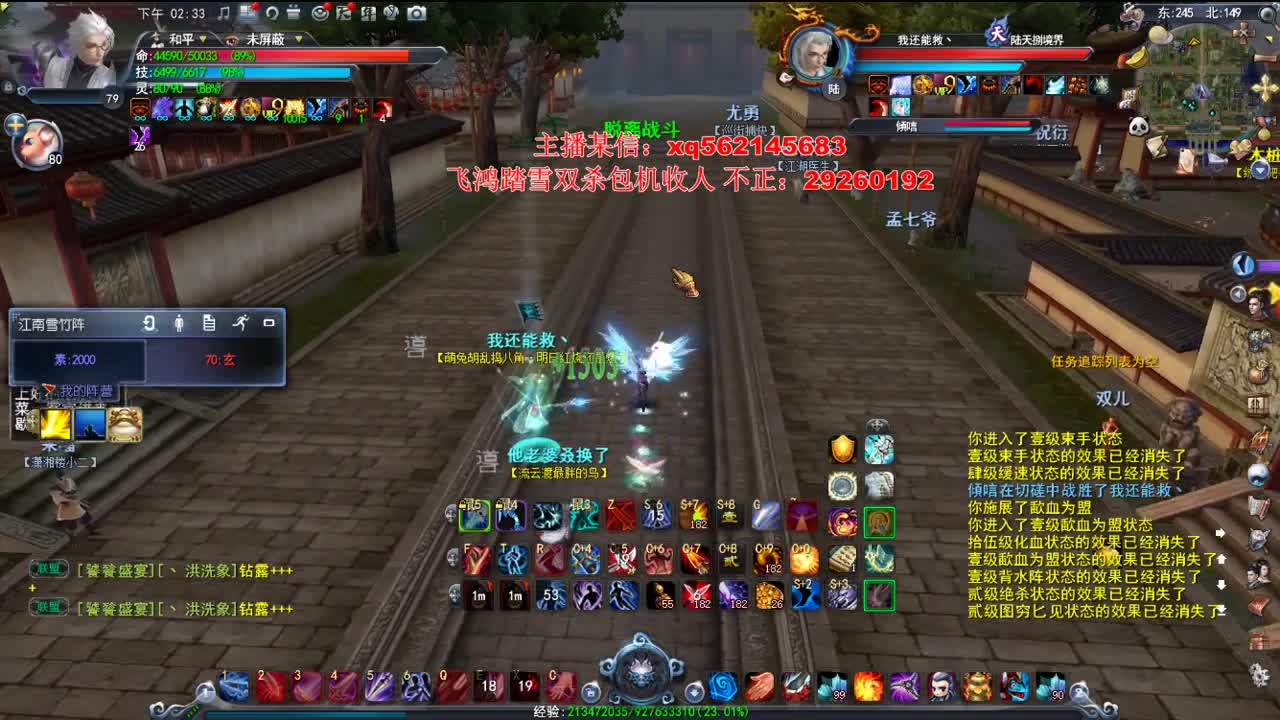Toggle the shield buff icon near the action bars
The height and width of the screenshot is (720, 1280).
[x=843, y=450]
